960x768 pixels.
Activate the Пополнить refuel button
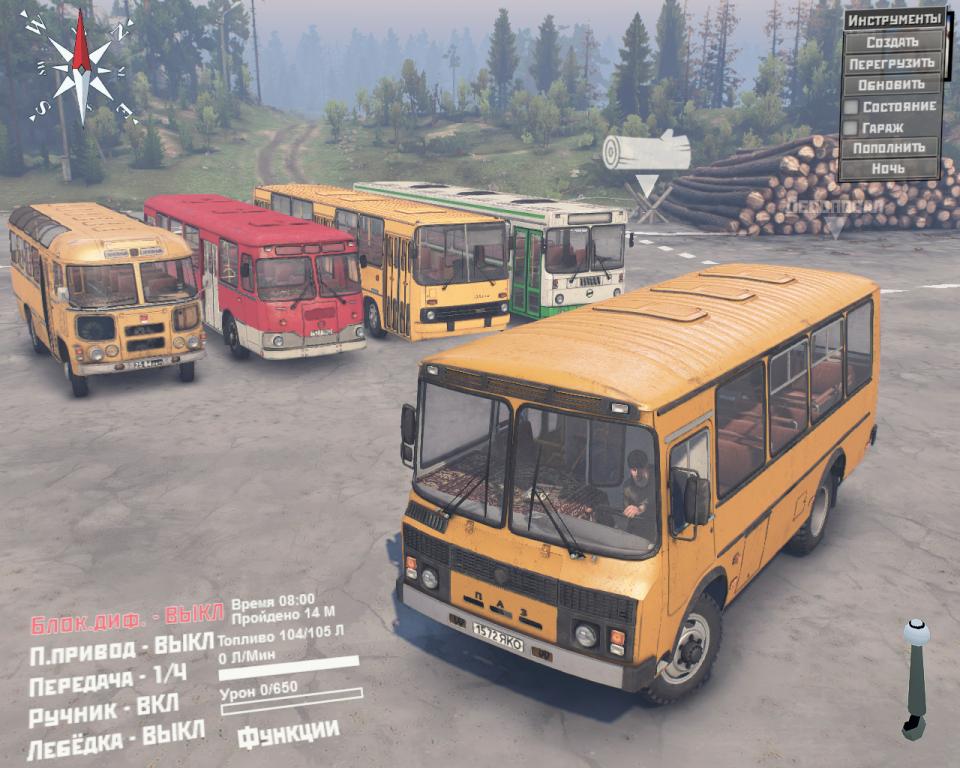click(x=890, y=148)
